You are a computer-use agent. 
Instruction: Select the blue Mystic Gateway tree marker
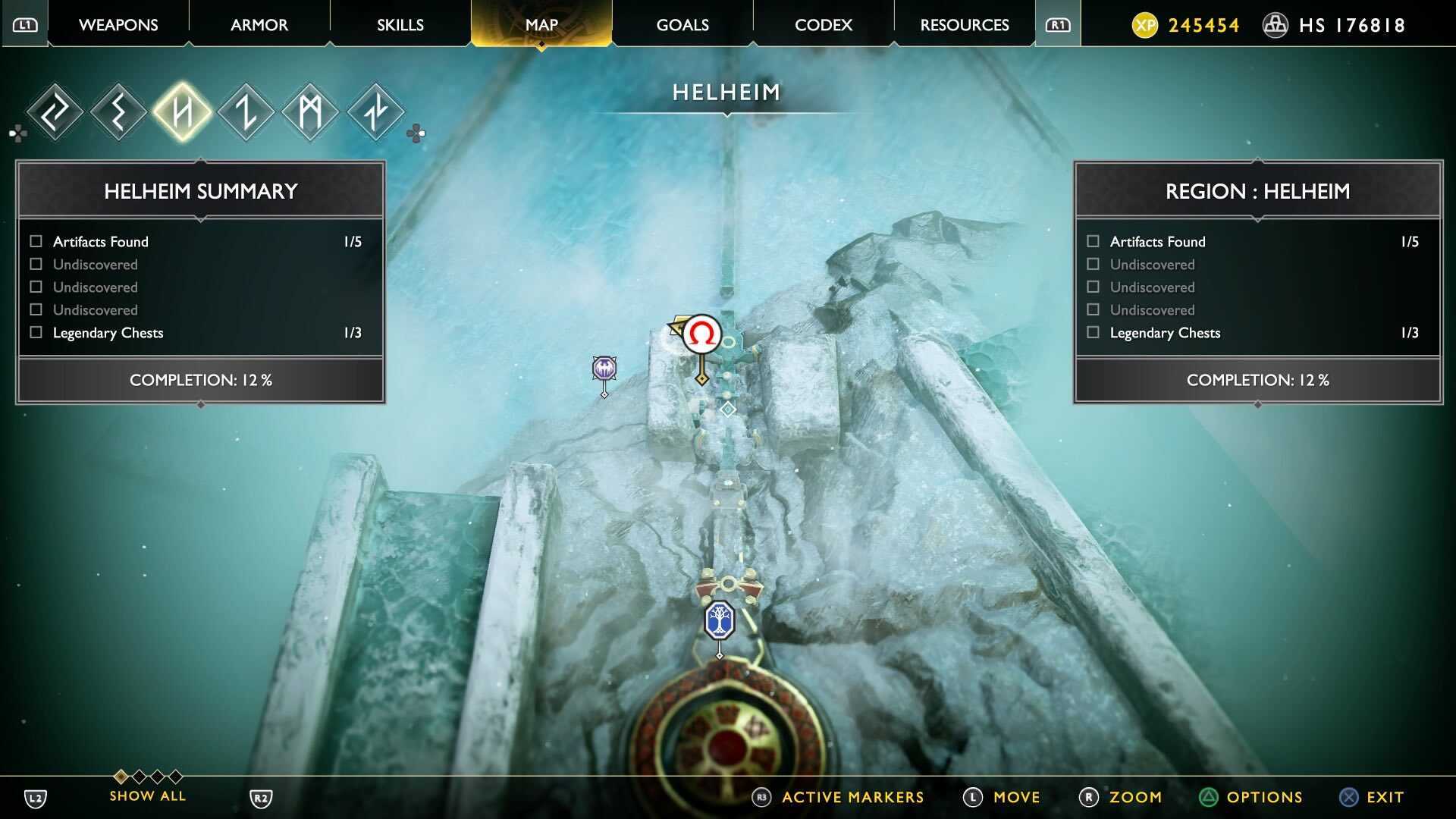coord(719,620)
